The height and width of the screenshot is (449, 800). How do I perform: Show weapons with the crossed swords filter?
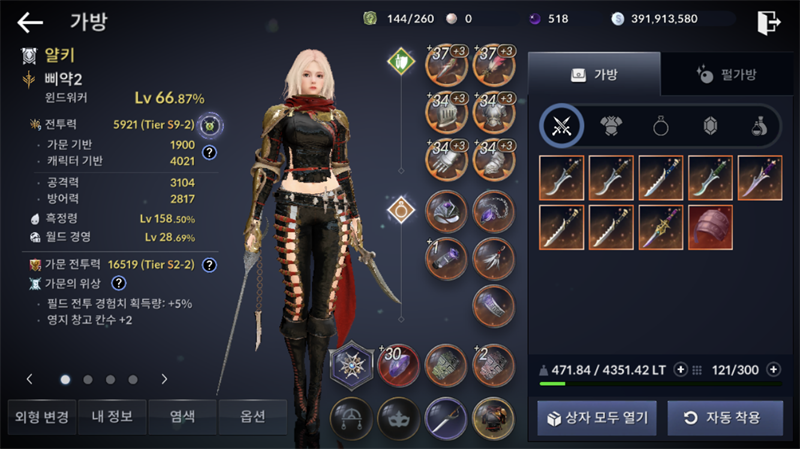coord(562,126)
